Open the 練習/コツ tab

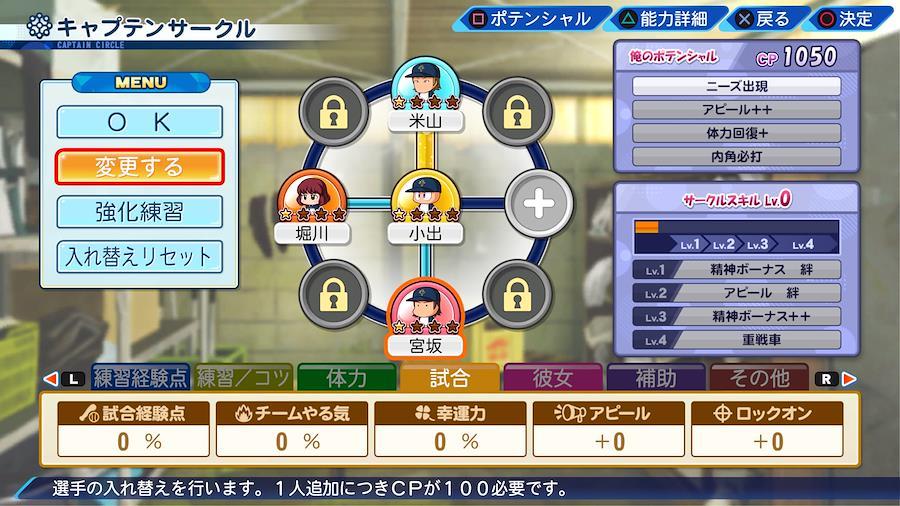click(244, 378)
